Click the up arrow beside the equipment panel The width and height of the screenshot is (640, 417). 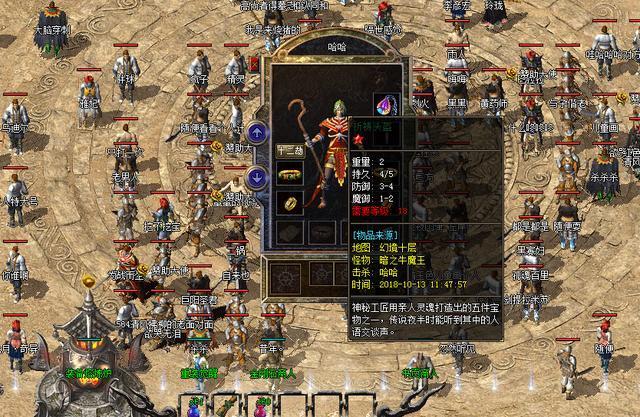257,132
